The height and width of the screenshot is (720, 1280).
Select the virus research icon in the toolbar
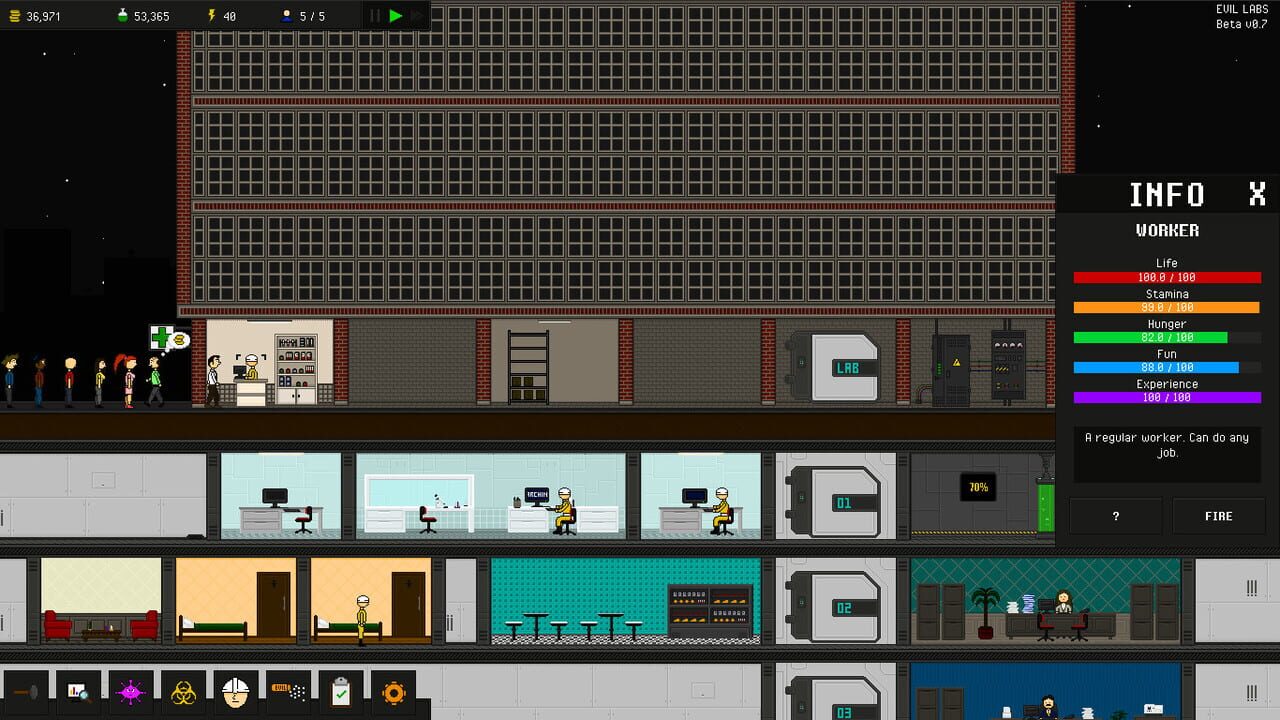tap(130, 692)
